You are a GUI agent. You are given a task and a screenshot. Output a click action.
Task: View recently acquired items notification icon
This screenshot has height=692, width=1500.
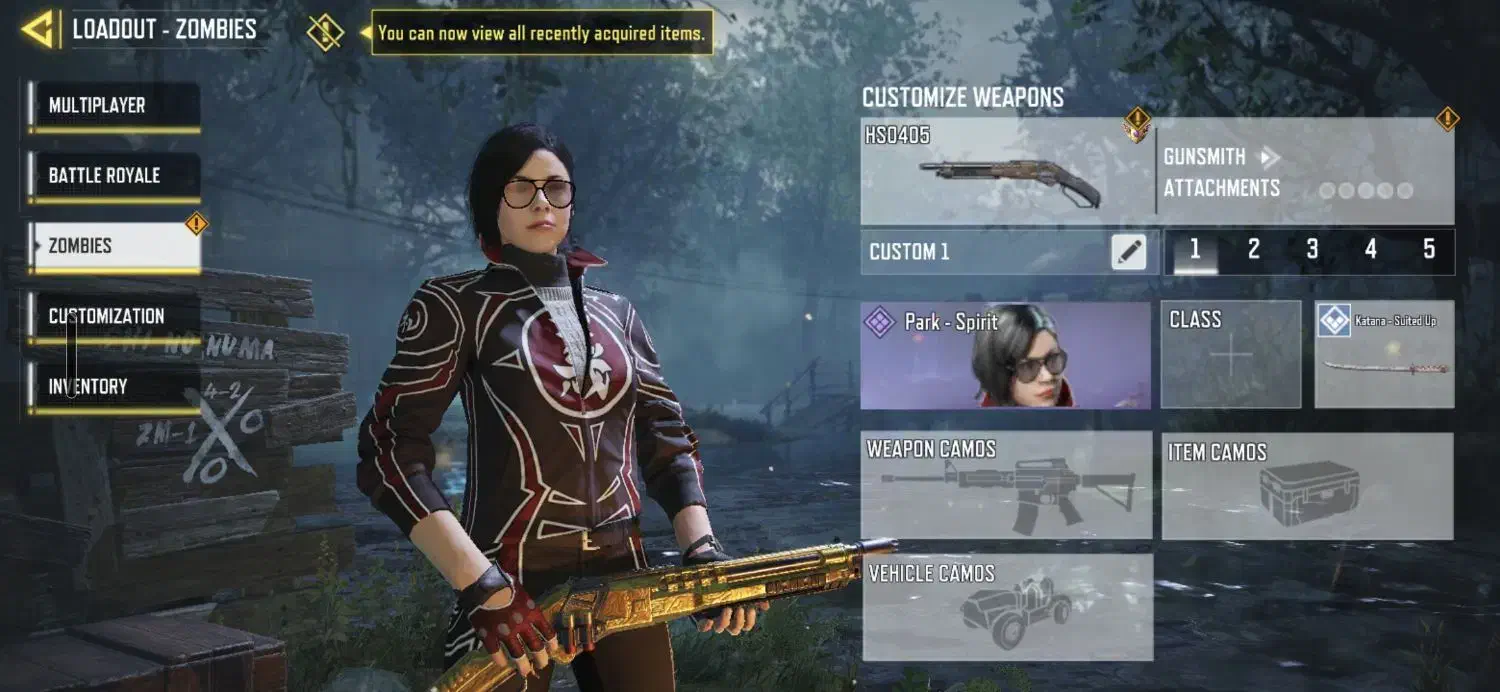coord(325,32)
